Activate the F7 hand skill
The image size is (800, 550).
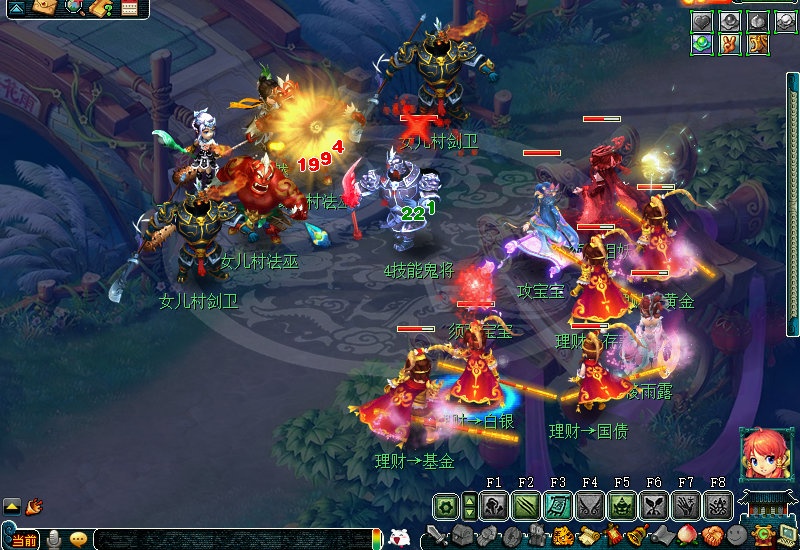(x=686, y=506)
